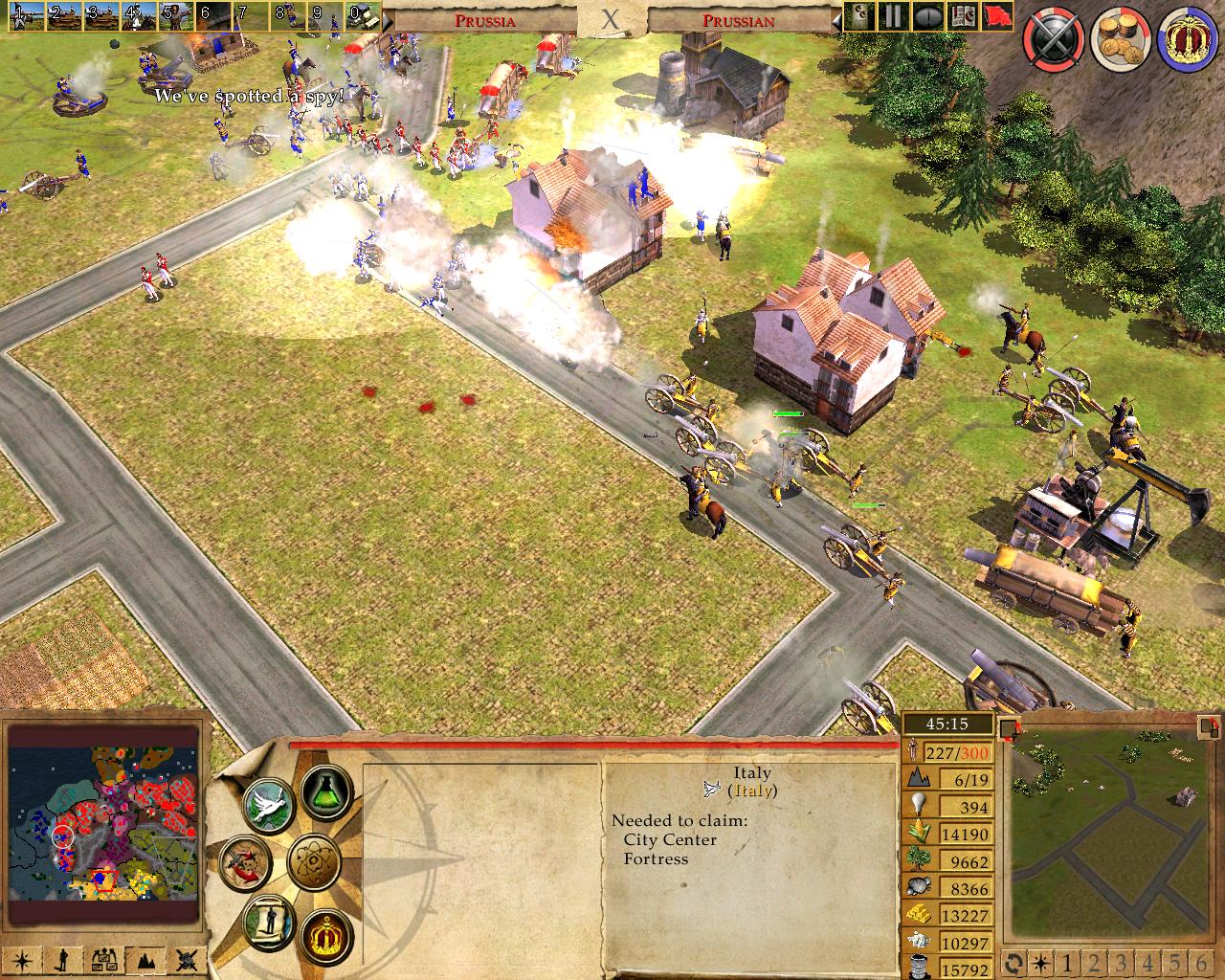Open the imperial crown icon at top right
The width and height of the screenshot is (1225, 980).
coord(1188,40)
